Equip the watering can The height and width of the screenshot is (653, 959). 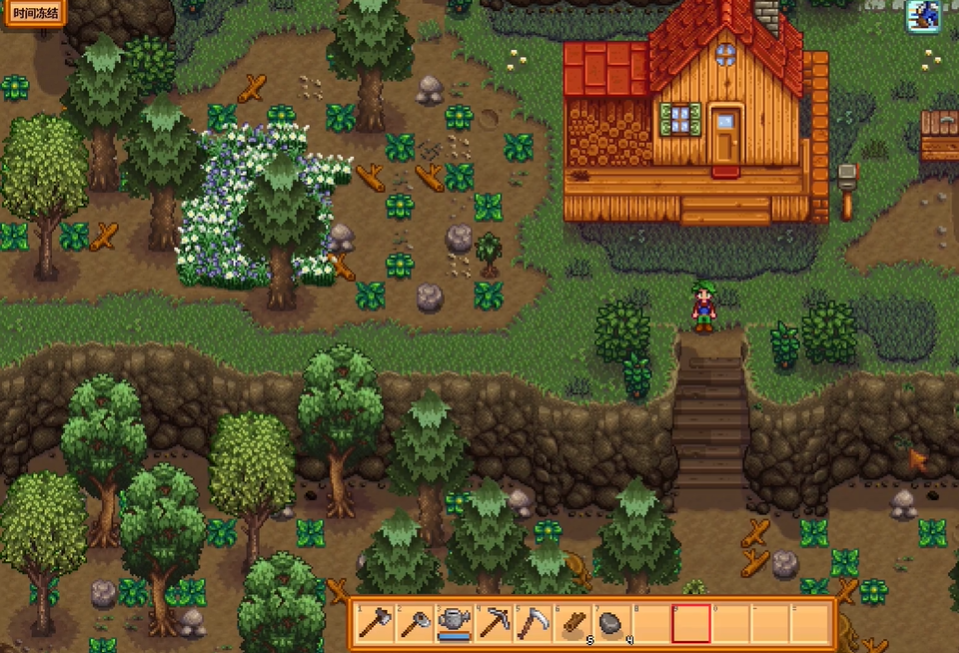coord(453,623)
